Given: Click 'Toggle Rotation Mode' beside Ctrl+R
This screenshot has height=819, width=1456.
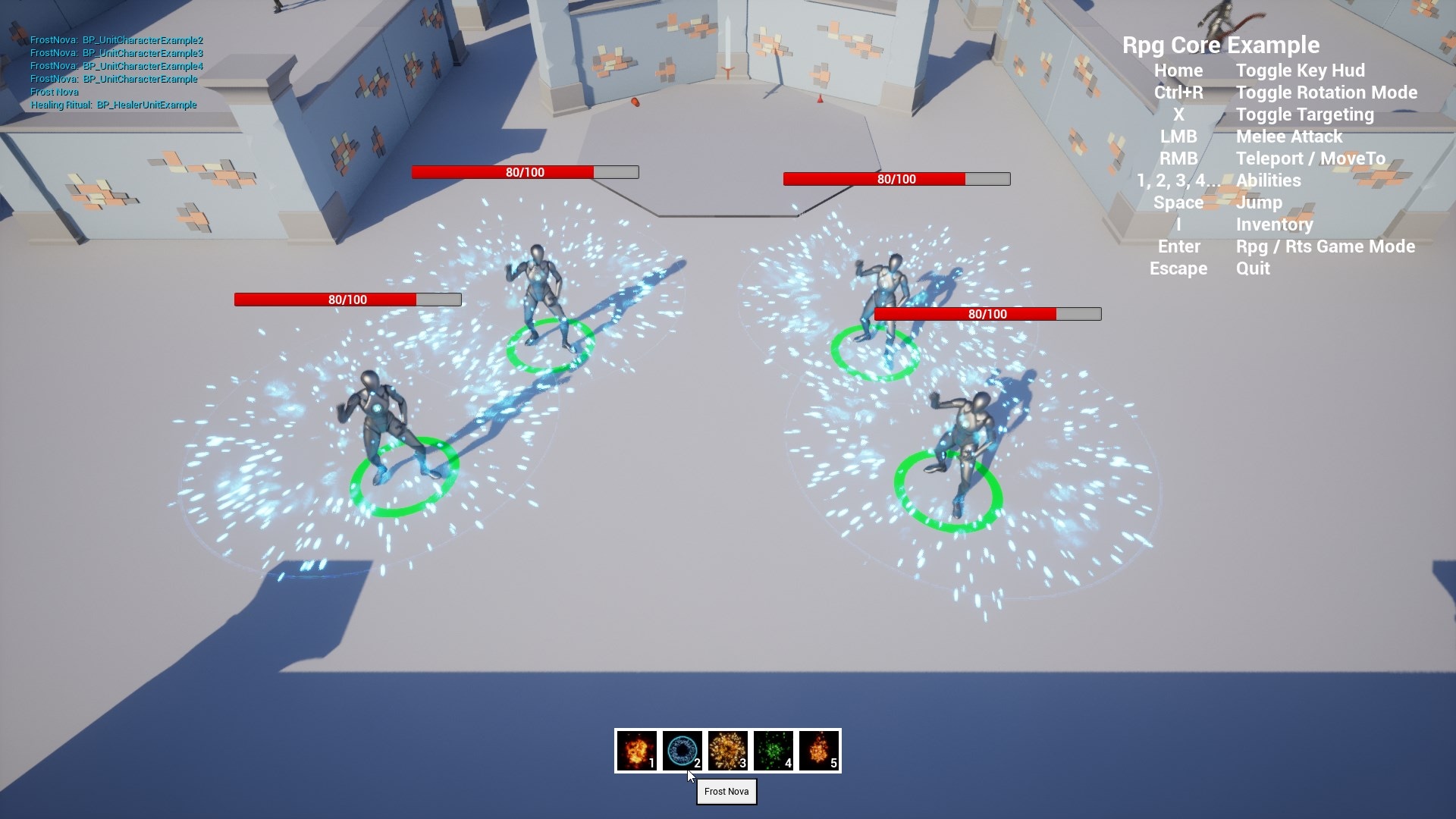Looking at the screenshot, I should pyautogui.click(x=1326, y=93).
